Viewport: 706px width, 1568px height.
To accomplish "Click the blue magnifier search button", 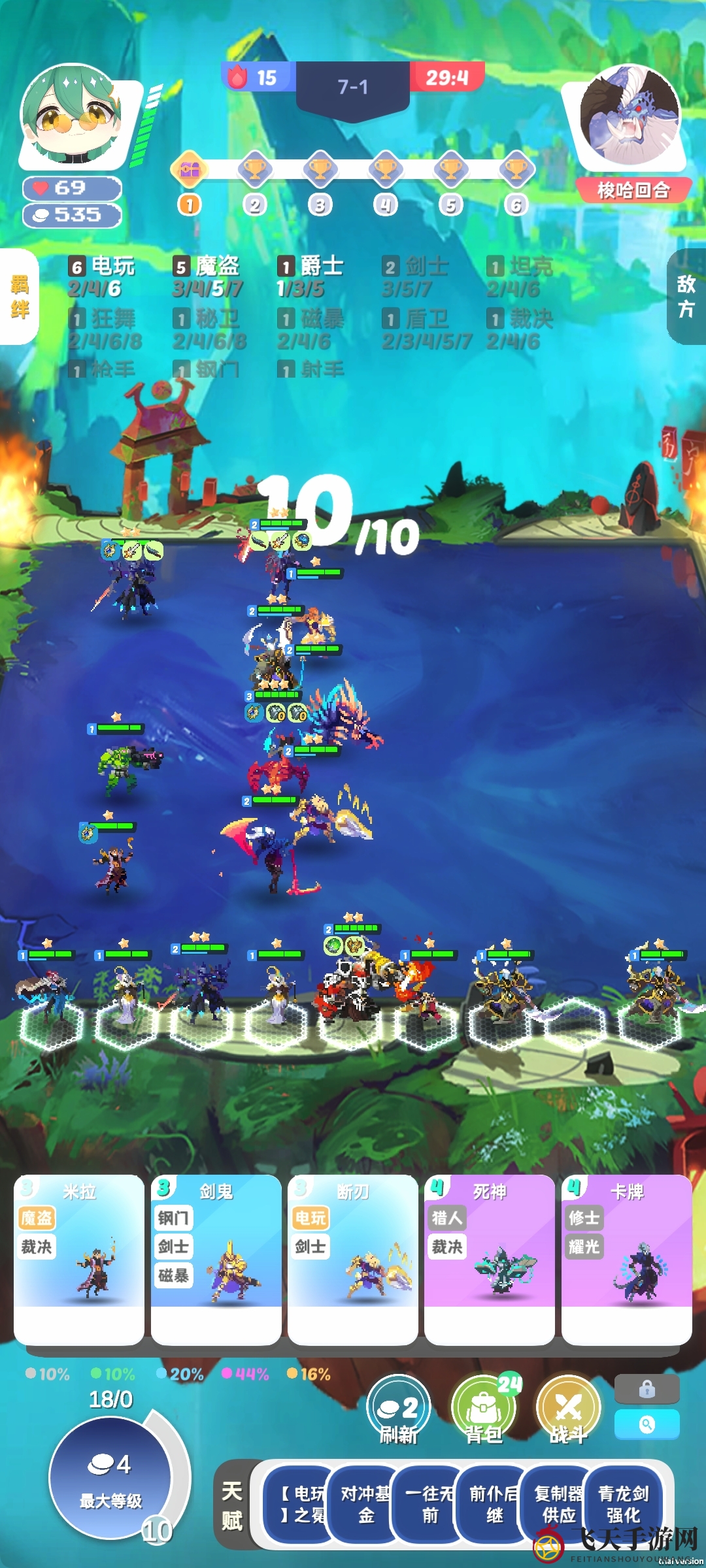I will click(647, 1424).
